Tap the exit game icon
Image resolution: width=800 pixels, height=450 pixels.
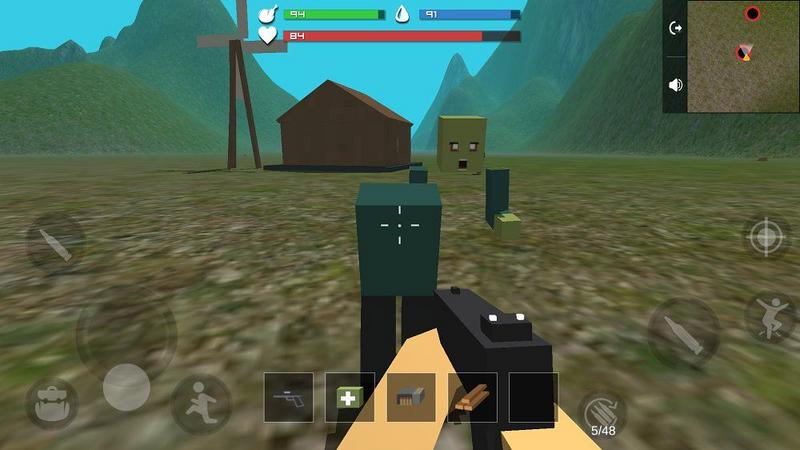click(676, 28)
